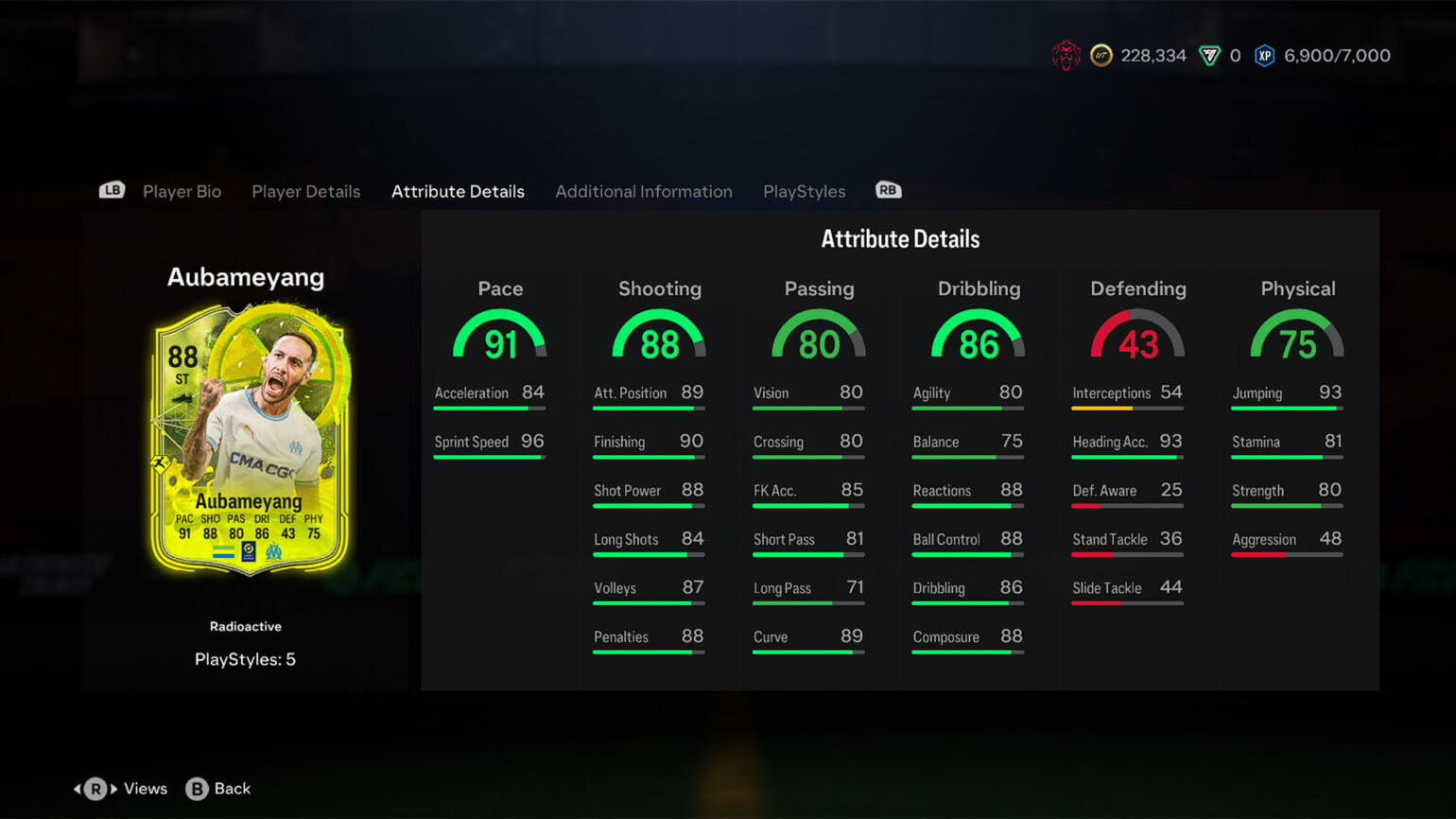
Task: Click the red lion club crest
Action: (1067, 55)
